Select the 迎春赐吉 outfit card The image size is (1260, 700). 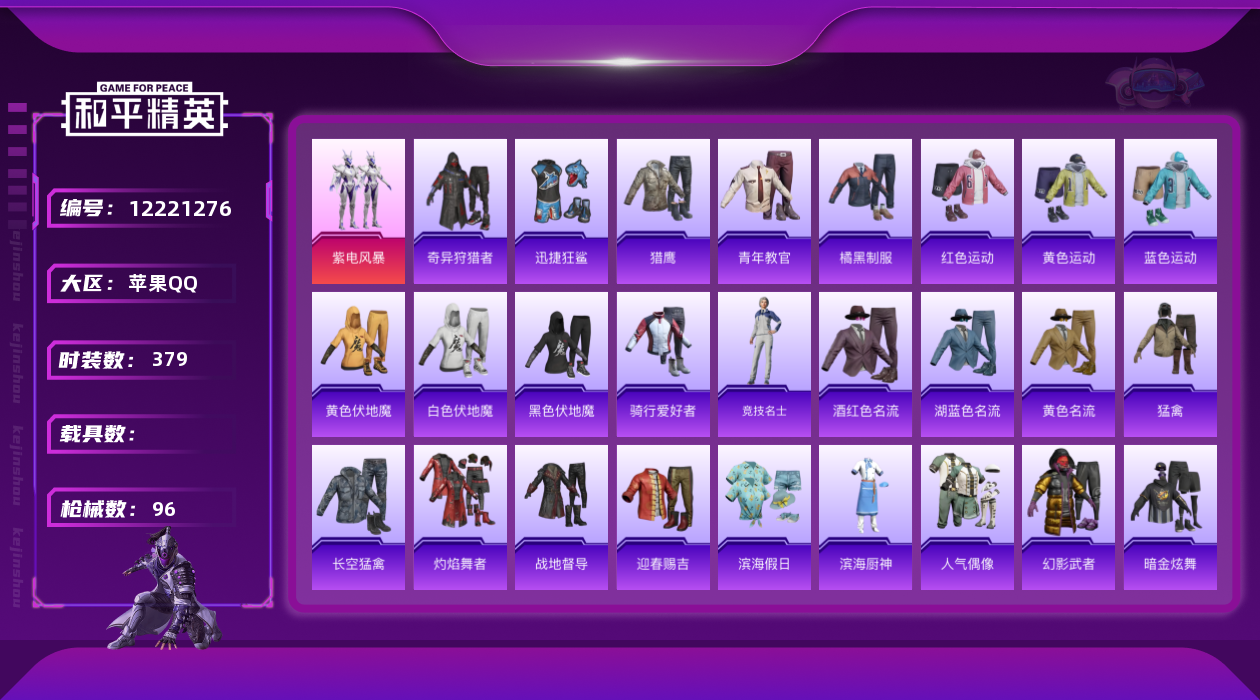click(663, 517)
